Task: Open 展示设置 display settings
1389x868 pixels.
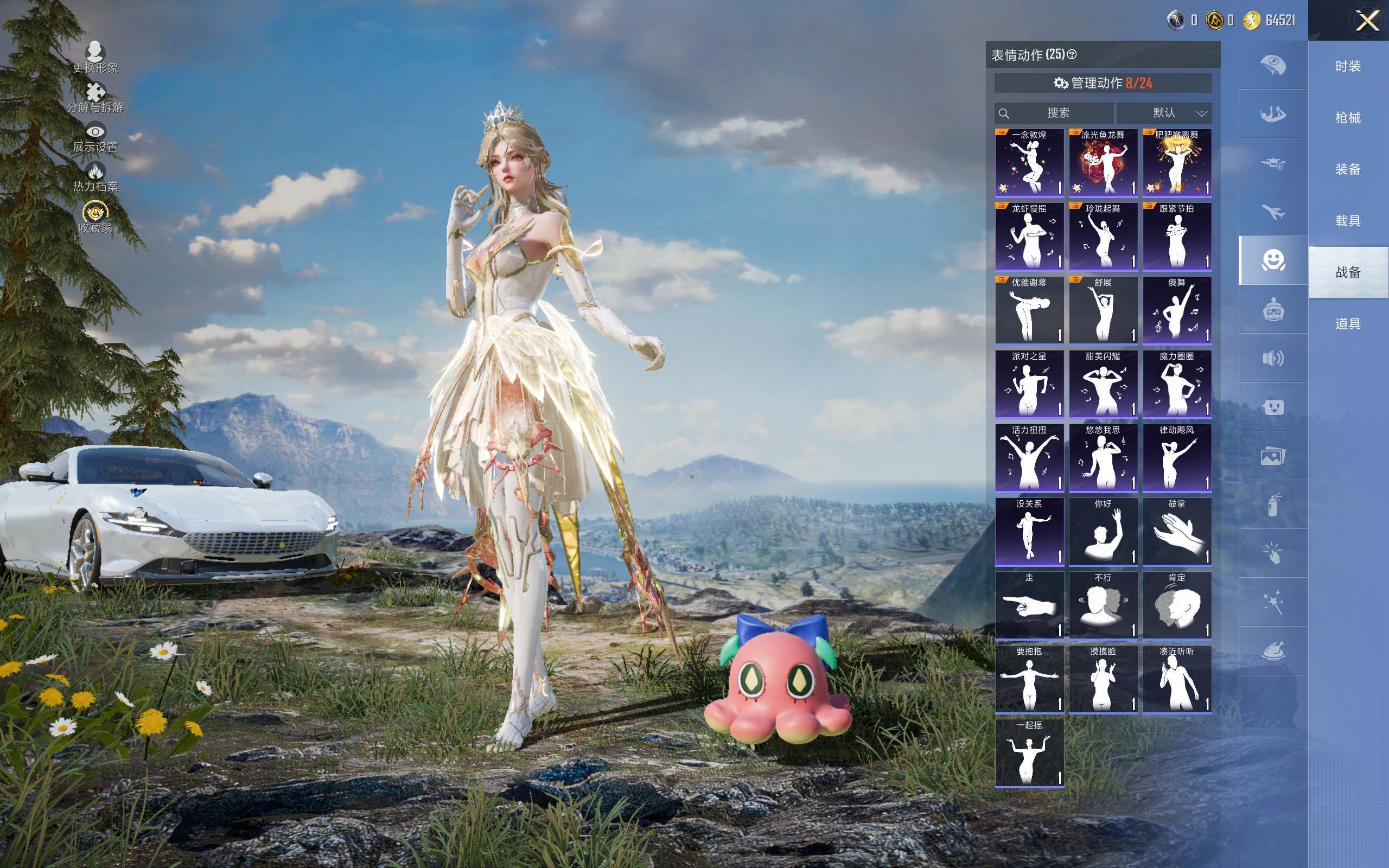Action: pos(95,137)
